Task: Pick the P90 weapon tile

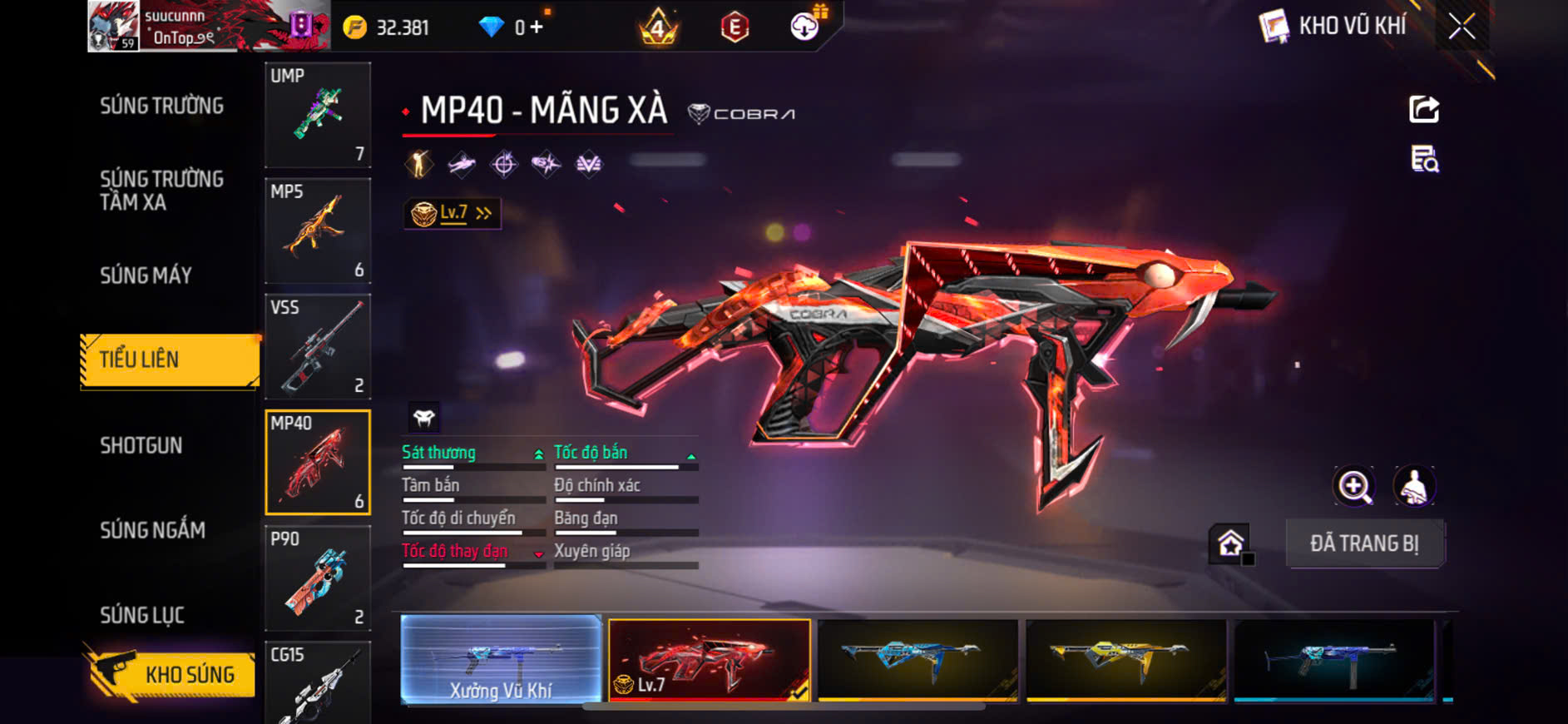Action: point(318,578)
